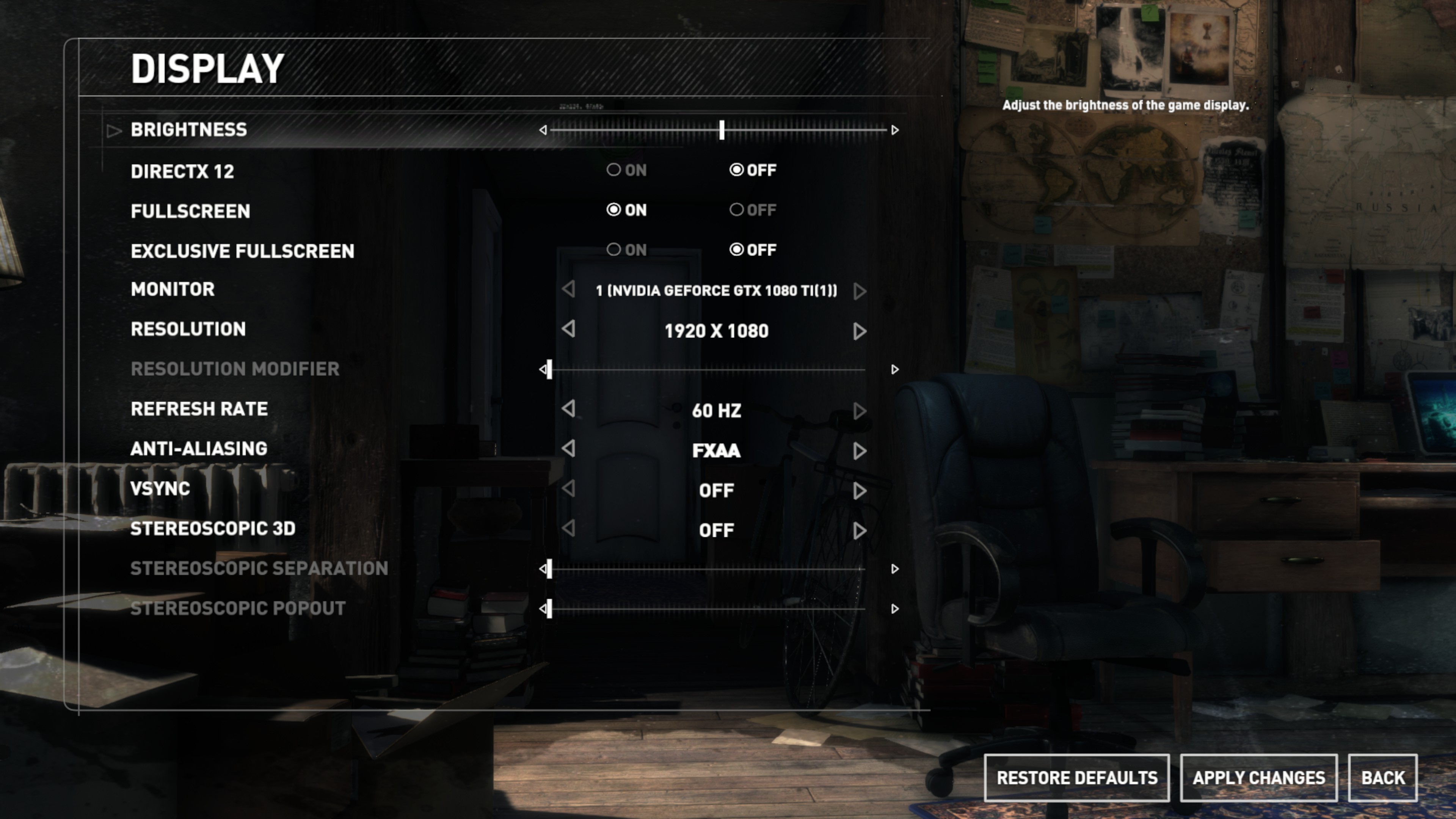Switch to the next monitor

coord(860,291)
